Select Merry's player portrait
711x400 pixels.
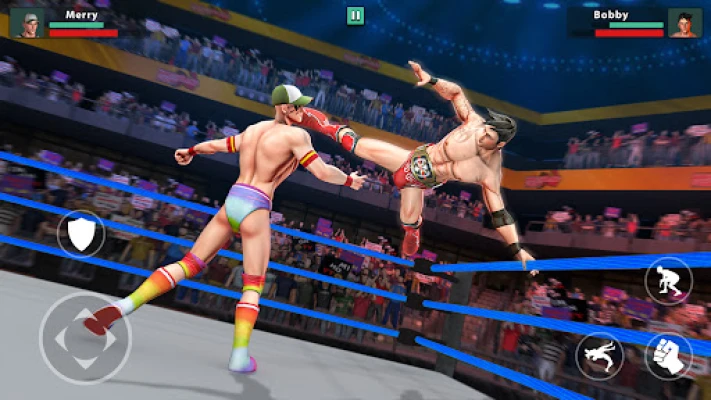point(27,22)
